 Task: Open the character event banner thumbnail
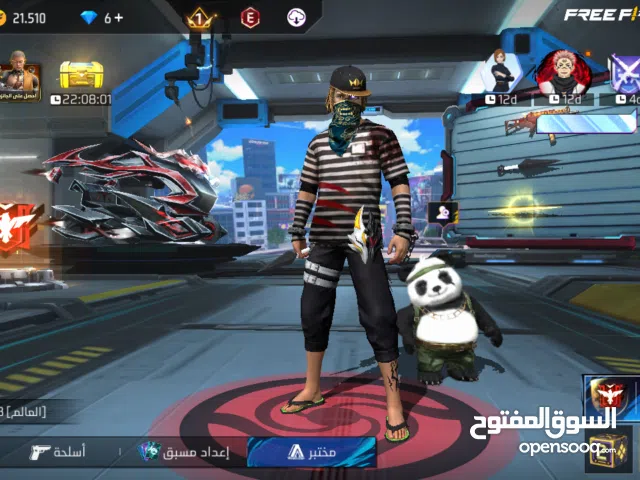click(20, 78)
